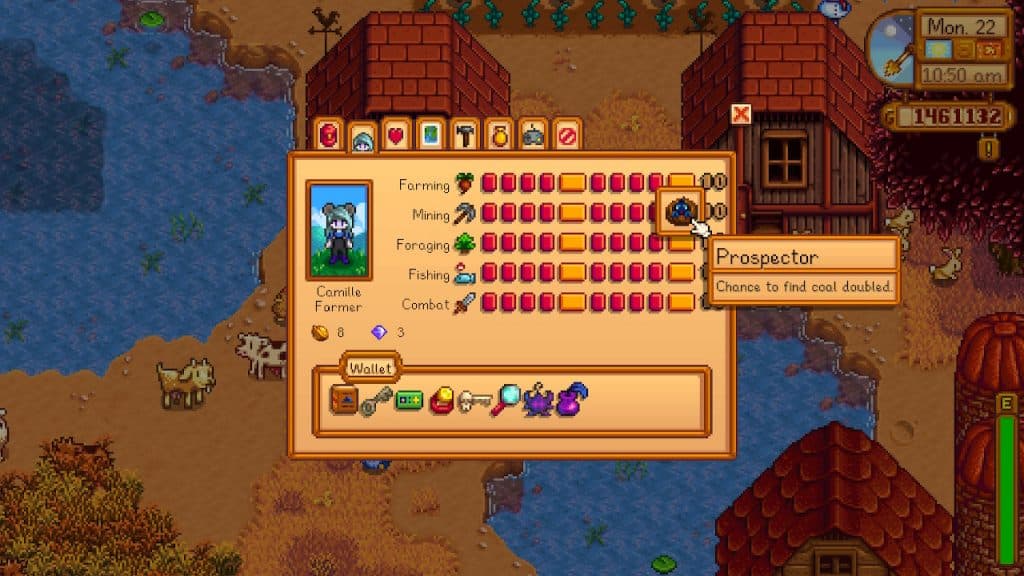Show the collections tab with the vase

(498, 135)
